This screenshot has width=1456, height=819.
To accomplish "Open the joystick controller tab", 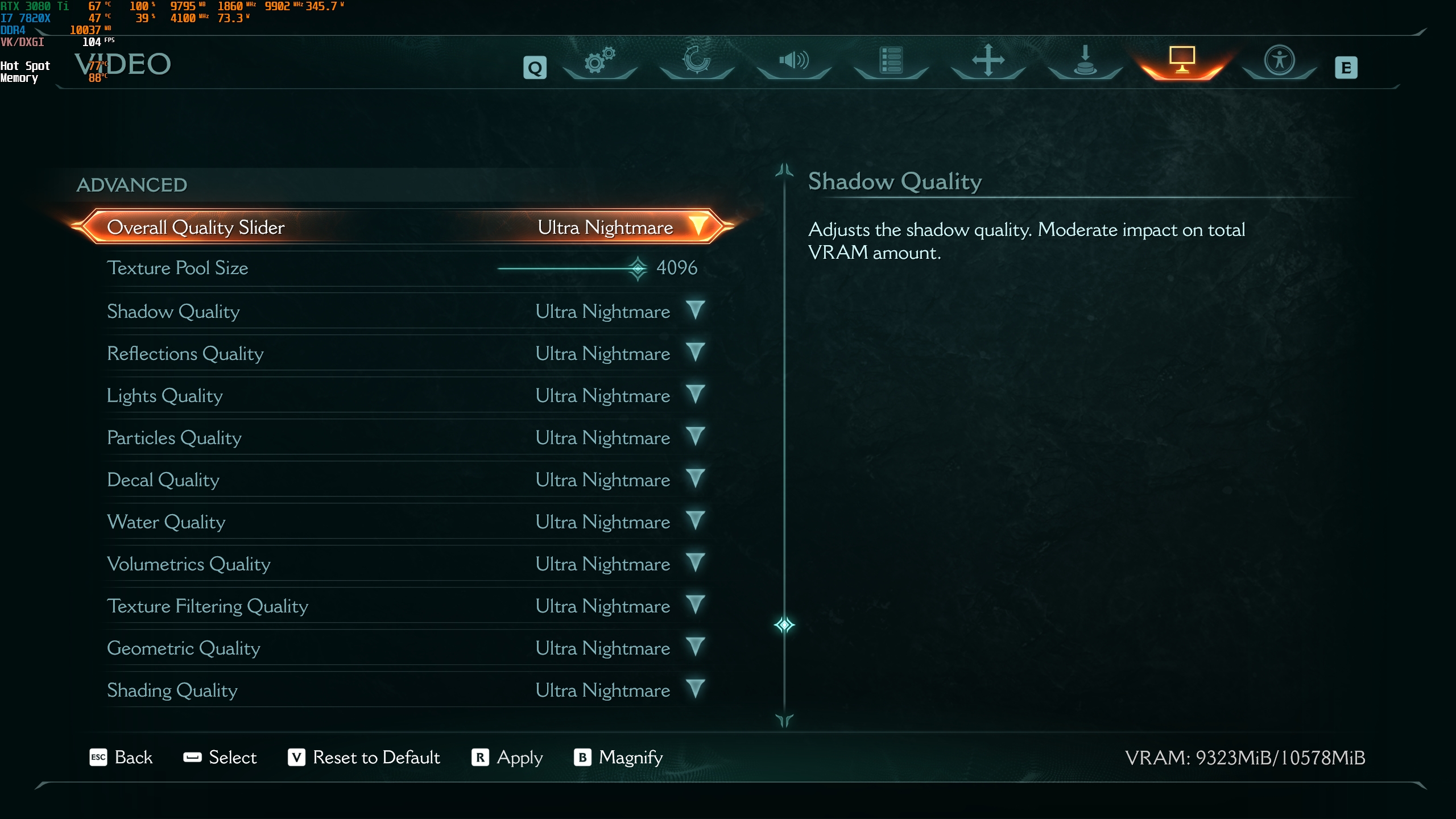I will (x=1085, y=60).
